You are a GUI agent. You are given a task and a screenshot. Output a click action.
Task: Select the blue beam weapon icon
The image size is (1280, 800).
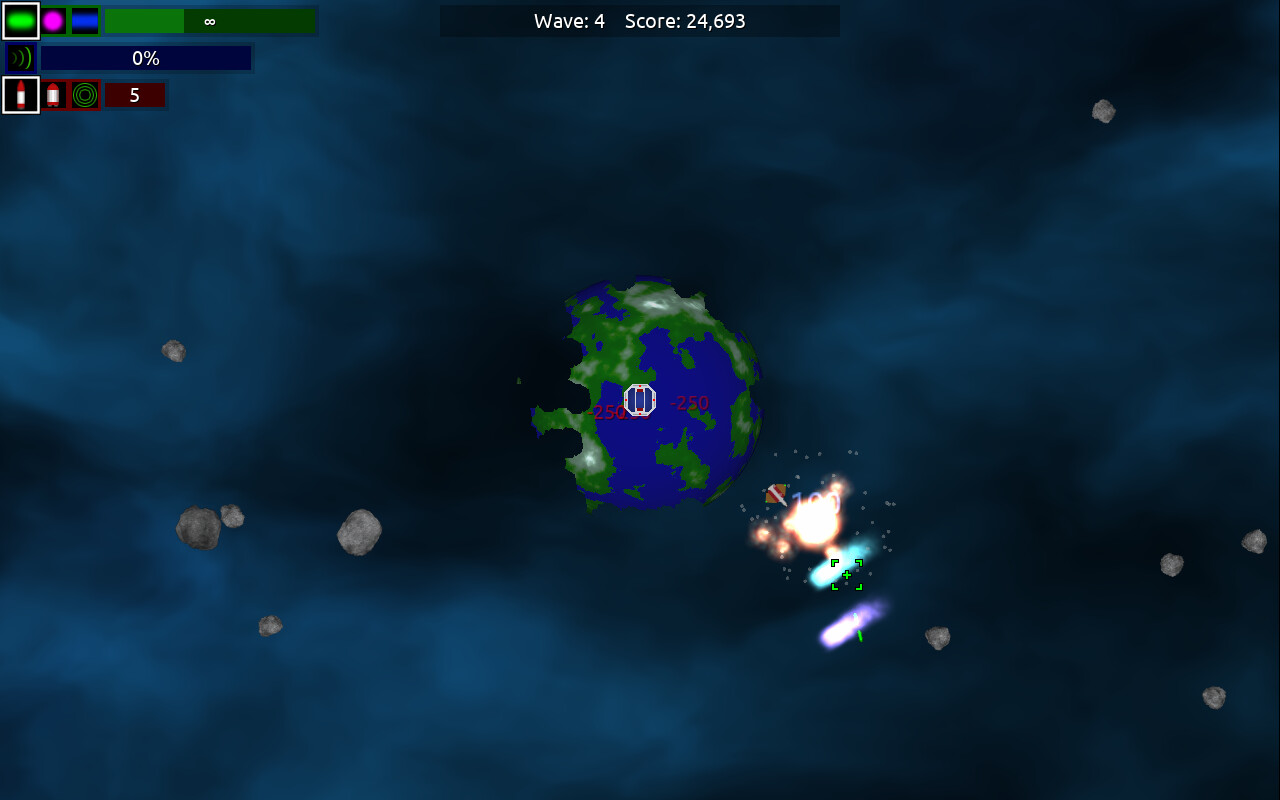pyautogui.click(x=84, y=20)
